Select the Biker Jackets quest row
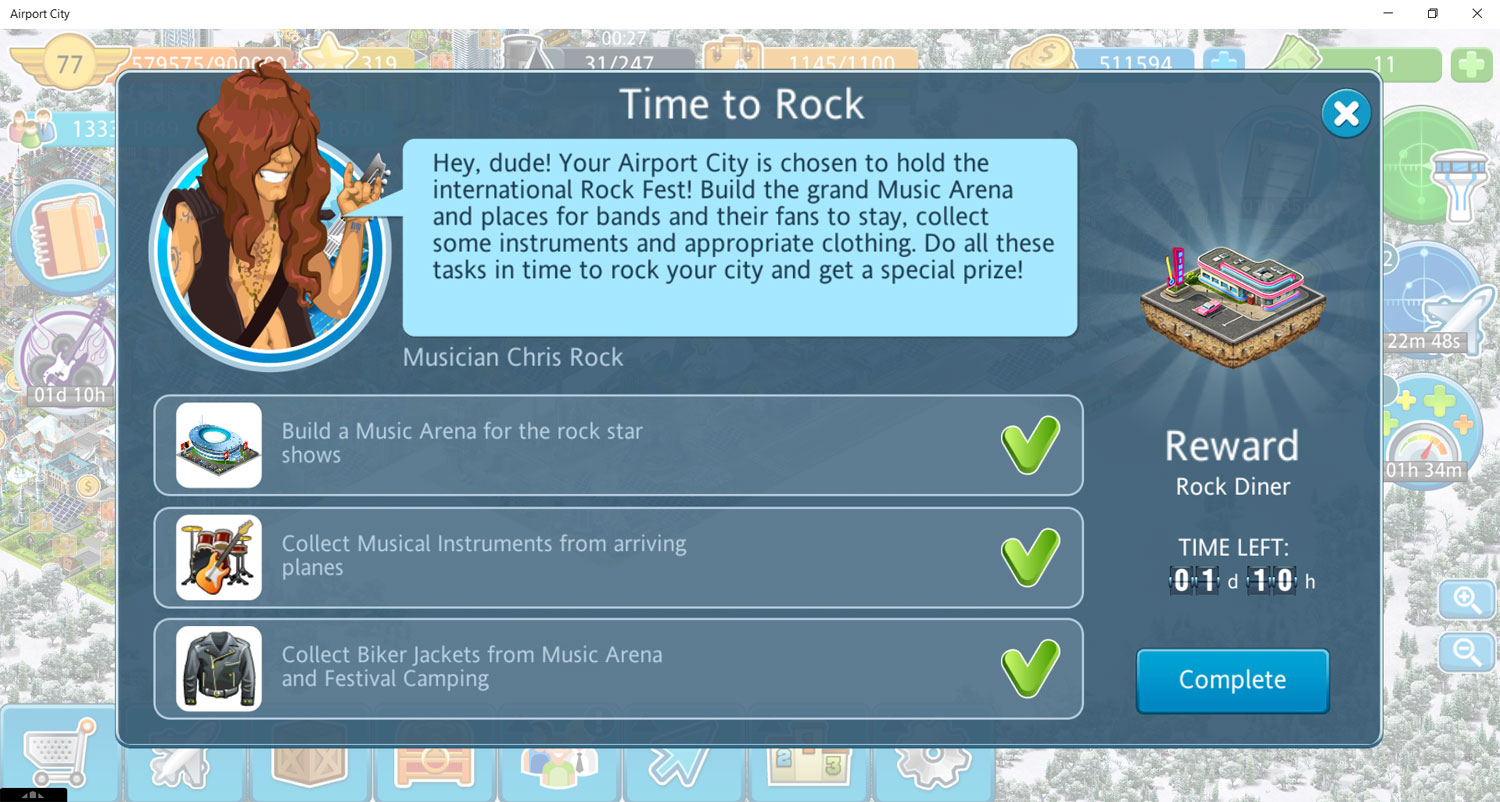The height and width of the screenshot is (802, 1500). tap(618, 668)
